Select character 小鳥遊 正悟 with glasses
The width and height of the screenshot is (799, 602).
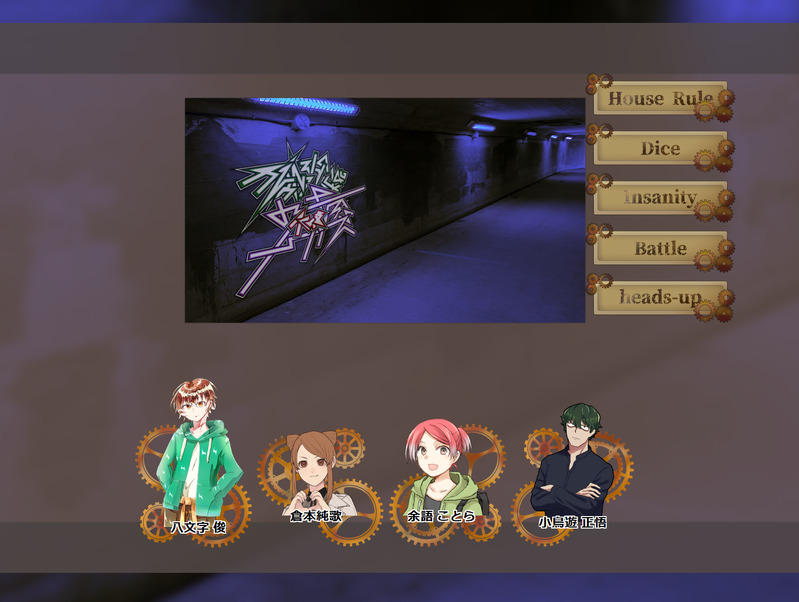point(572,465)
